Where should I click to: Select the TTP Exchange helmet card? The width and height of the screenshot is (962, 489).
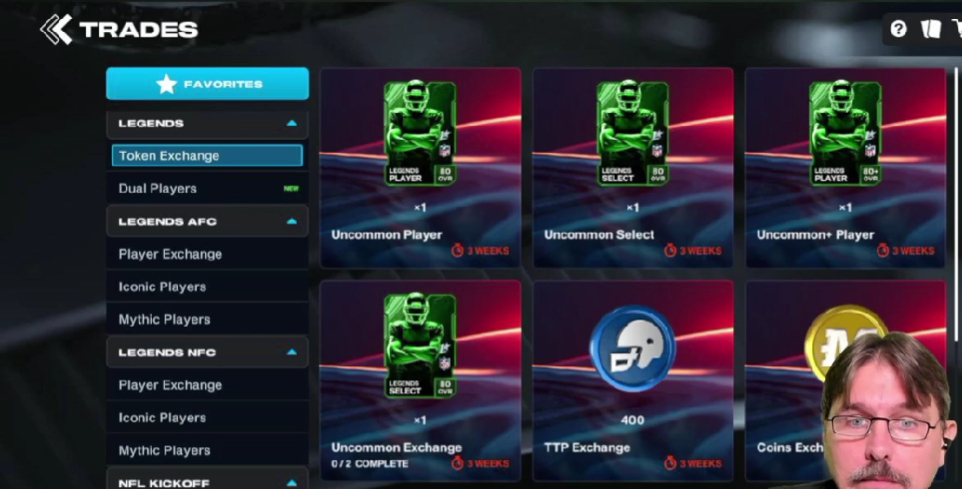click(632, 380)
